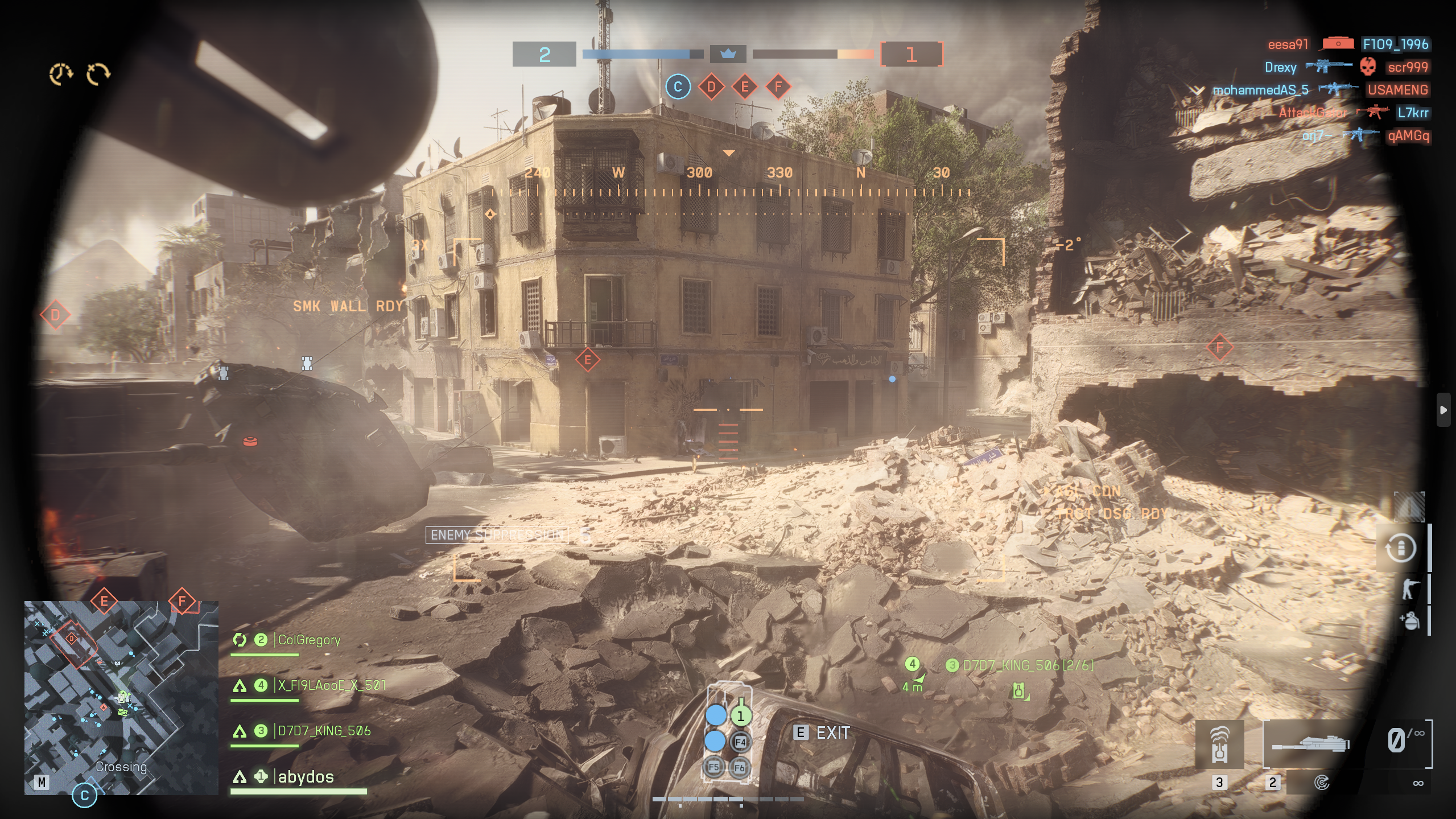Viewport: 1456px width, 819px height.
Task: Expand the side panel arrow on right edge
Action: [x=1443, y=410]
